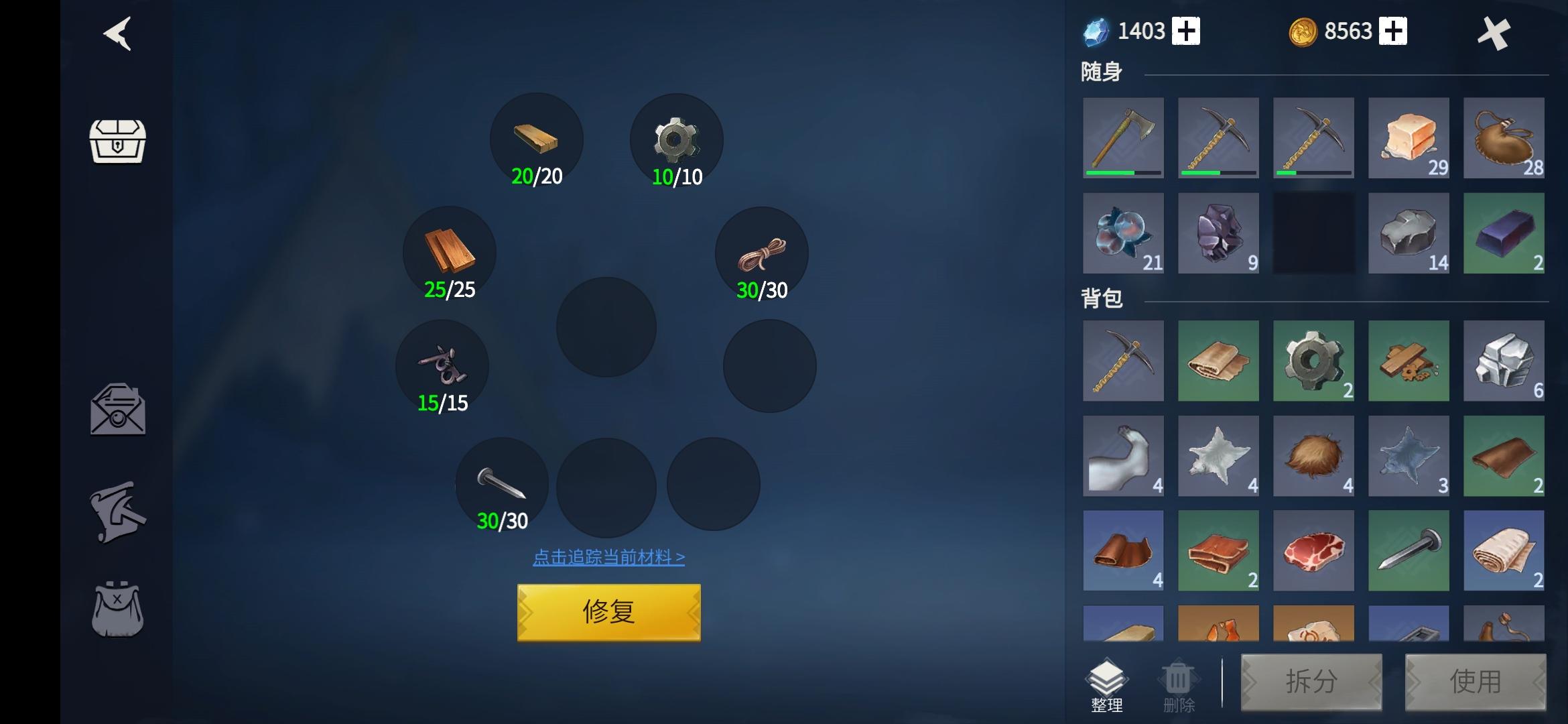Choose the raw meat item slot

1313,550
